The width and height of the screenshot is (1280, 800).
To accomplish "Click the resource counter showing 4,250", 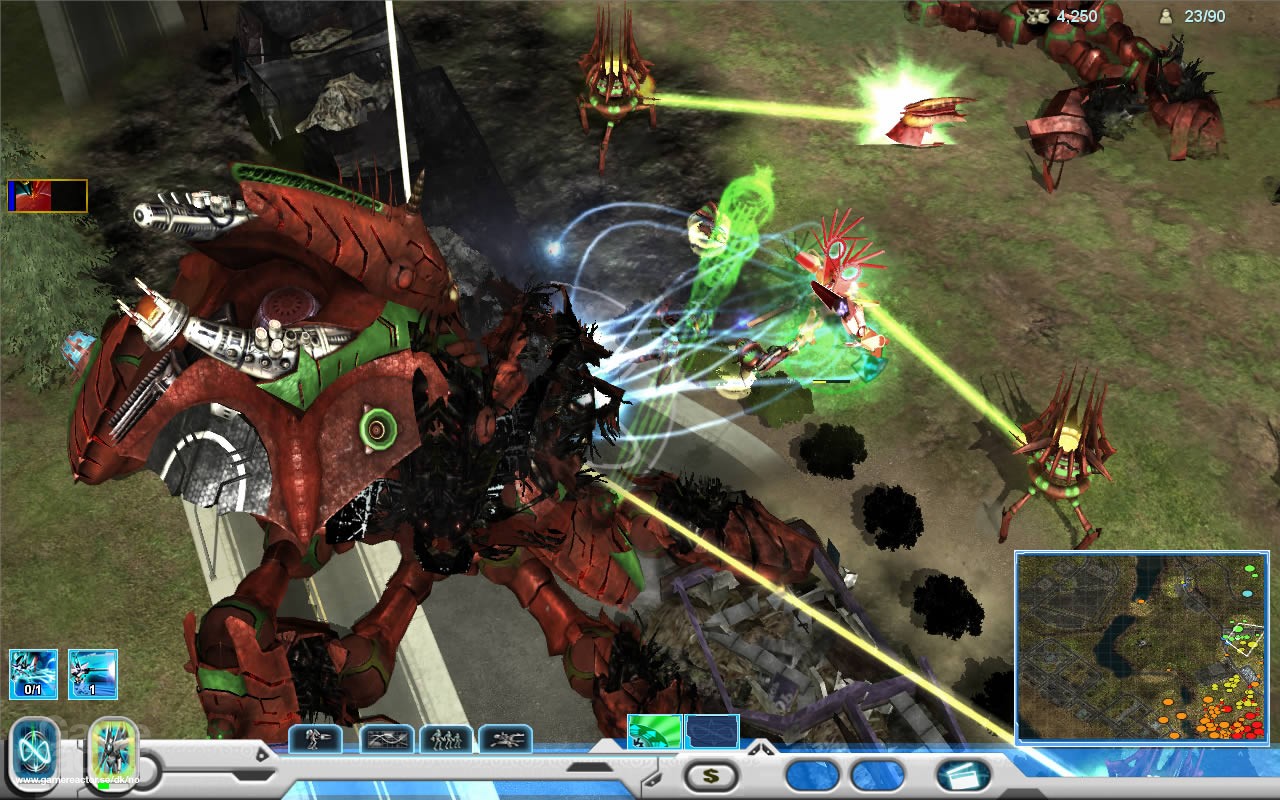I will pos(1075,15).
